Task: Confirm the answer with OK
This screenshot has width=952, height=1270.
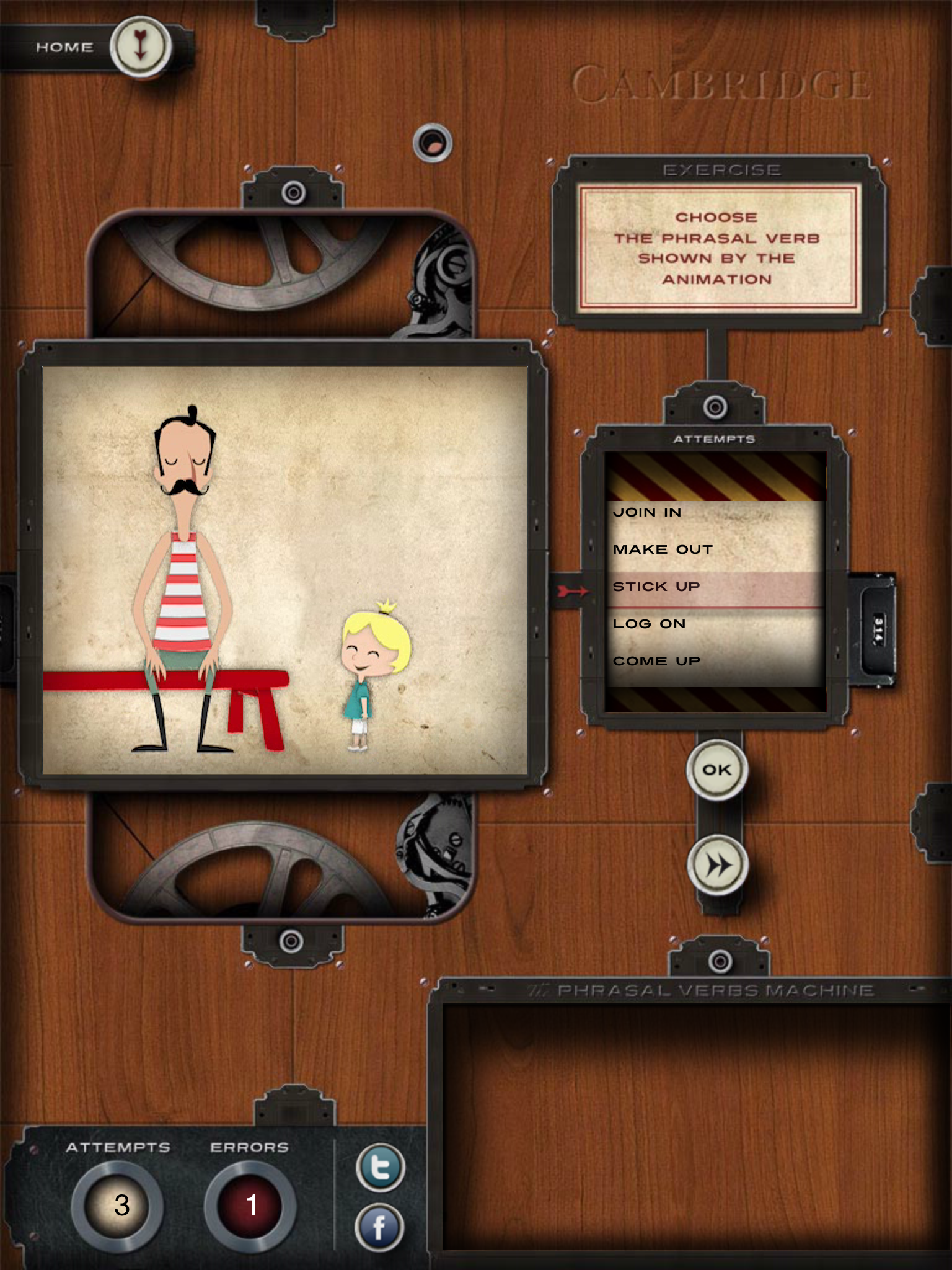Action: pyautogui.click(x=717, y=770)
